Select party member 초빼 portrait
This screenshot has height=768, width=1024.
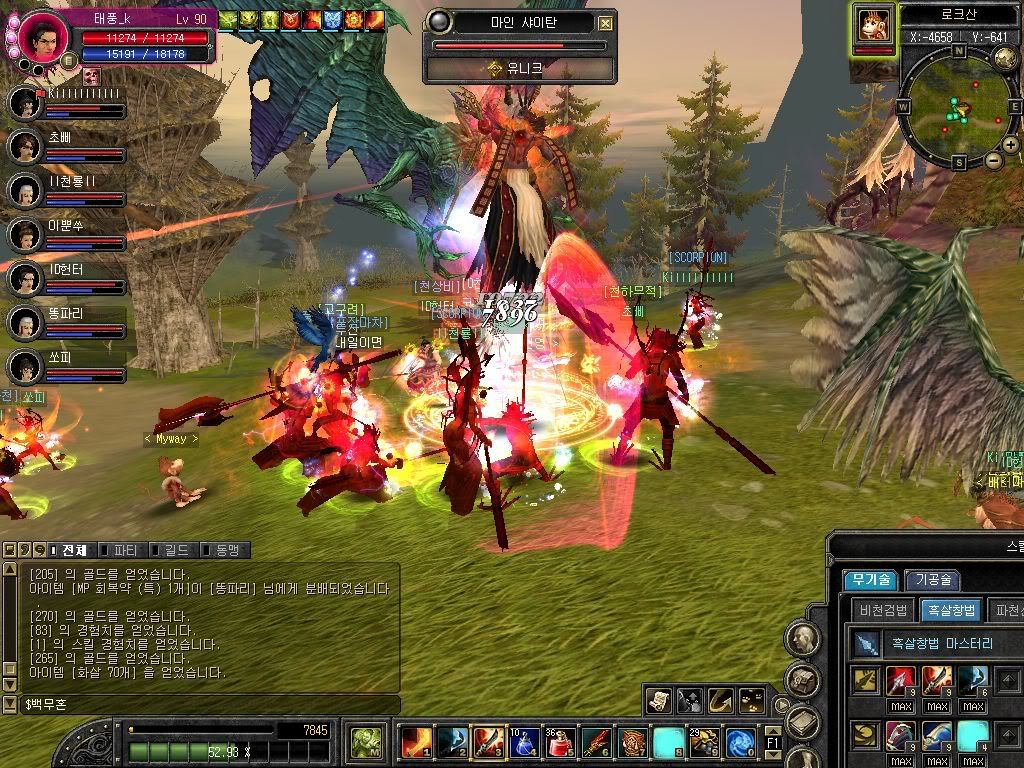23,146
